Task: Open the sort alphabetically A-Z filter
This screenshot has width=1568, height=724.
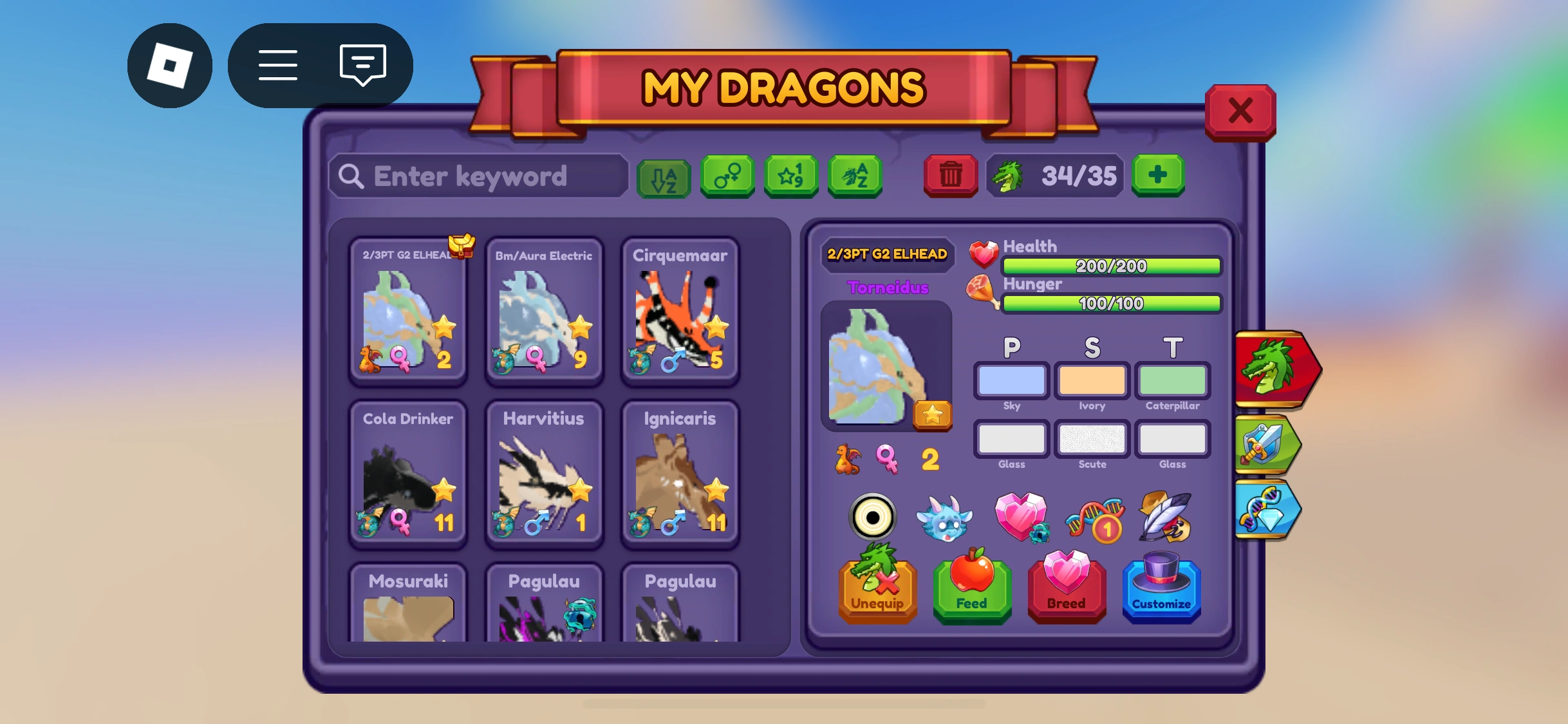Action: point(664,176)
